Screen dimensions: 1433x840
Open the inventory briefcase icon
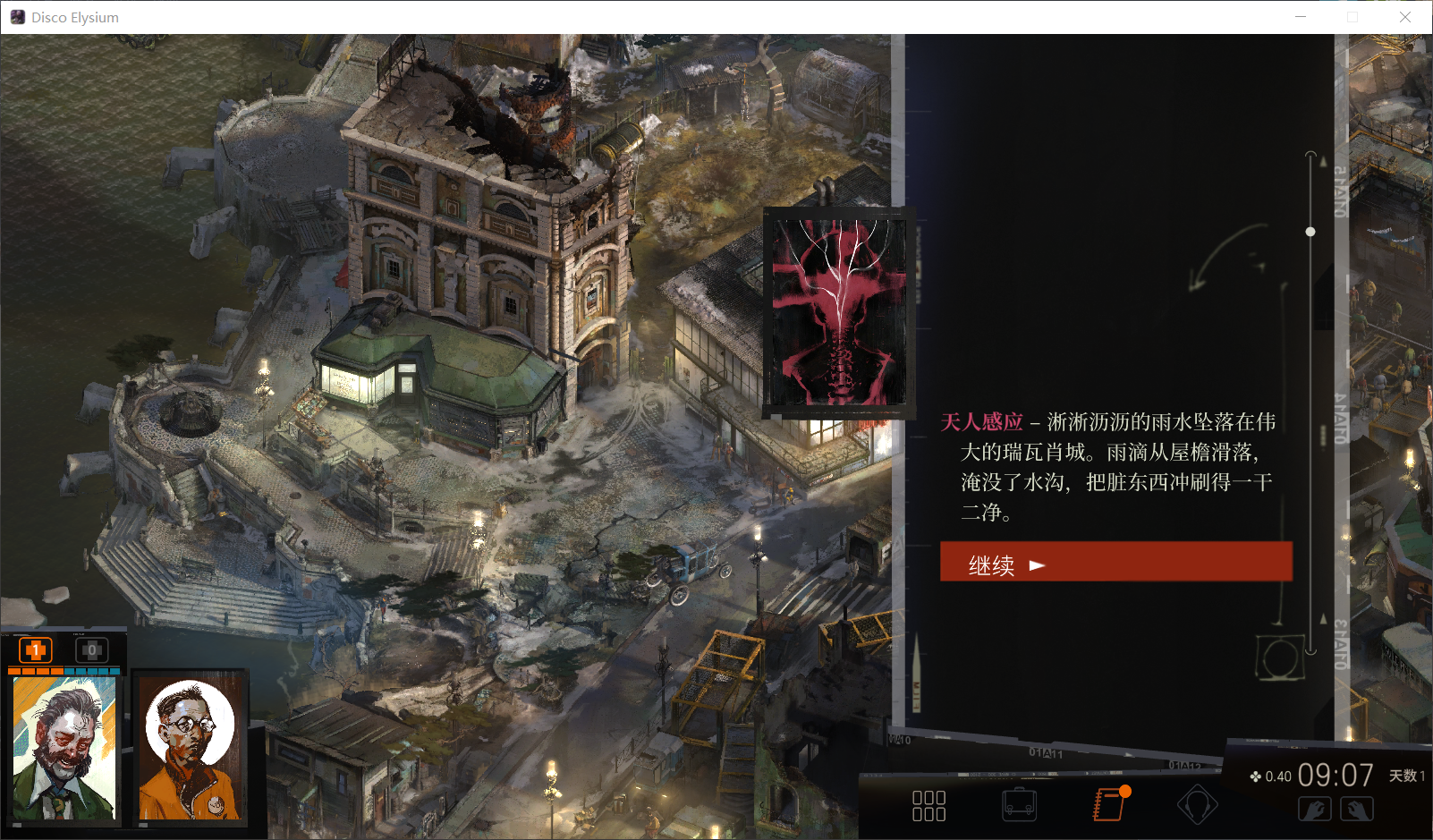1020,805
